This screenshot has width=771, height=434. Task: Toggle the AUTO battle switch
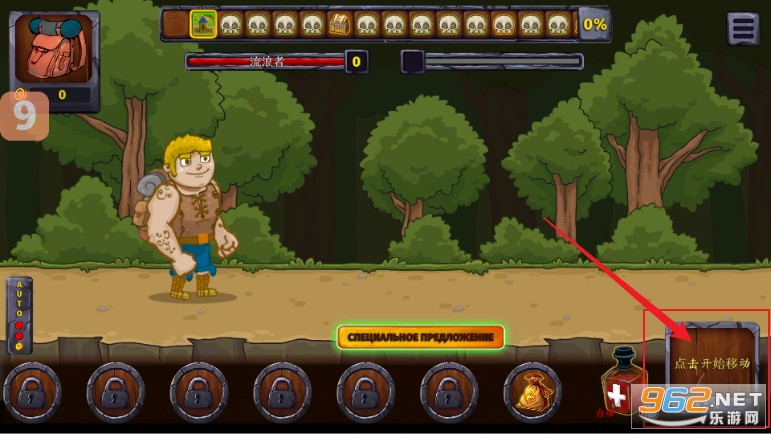(19, 316)
